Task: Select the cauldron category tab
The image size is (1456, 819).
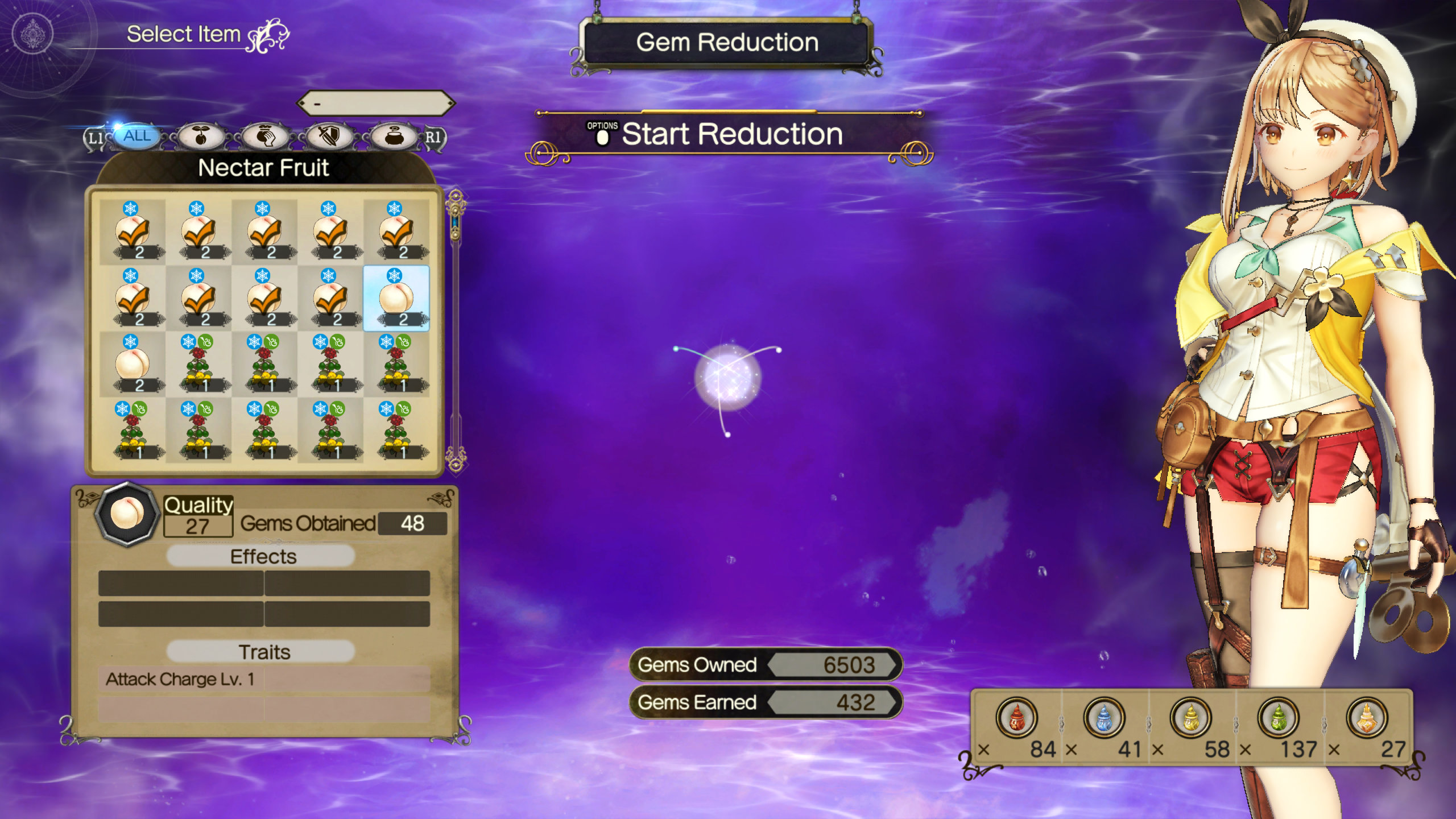Action: click(x=394, y=136)
